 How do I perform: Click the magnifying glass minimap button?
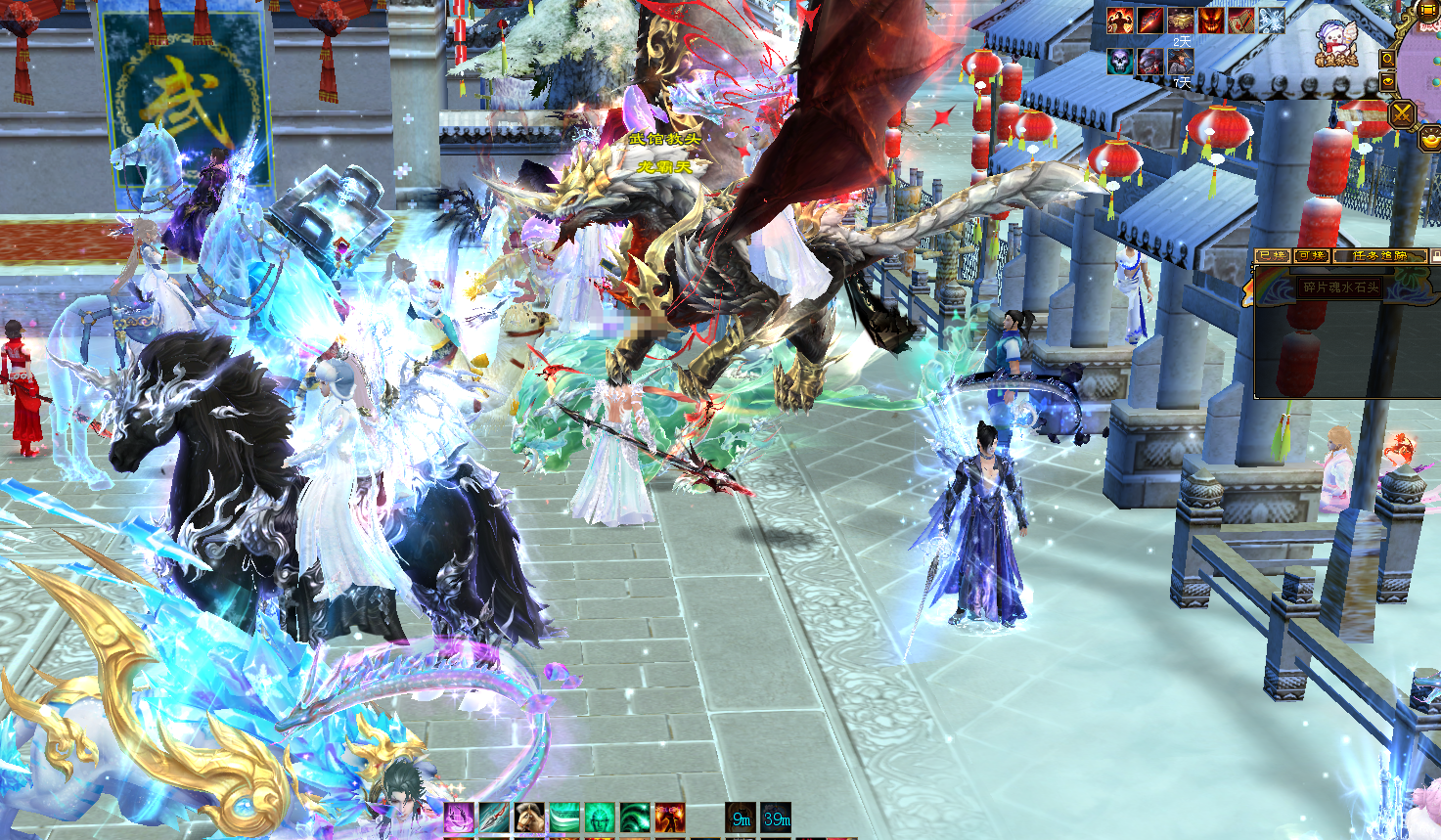pos(1387,59)
